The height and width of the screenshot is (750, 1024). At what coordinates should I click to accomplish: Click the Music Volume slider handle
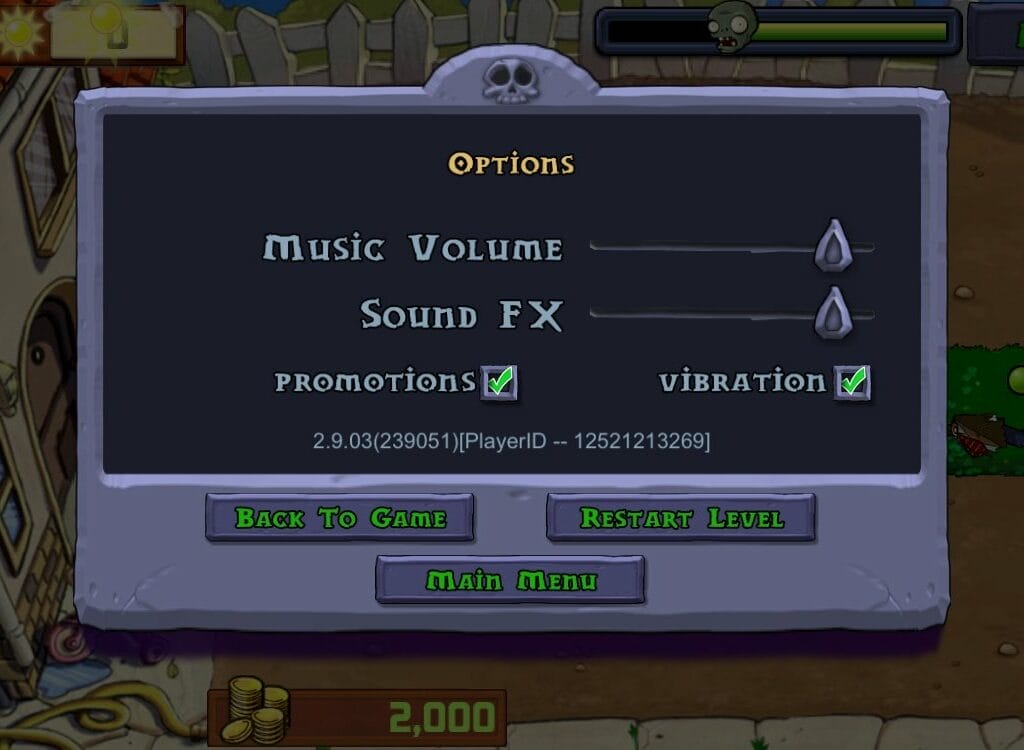point(832,246)
